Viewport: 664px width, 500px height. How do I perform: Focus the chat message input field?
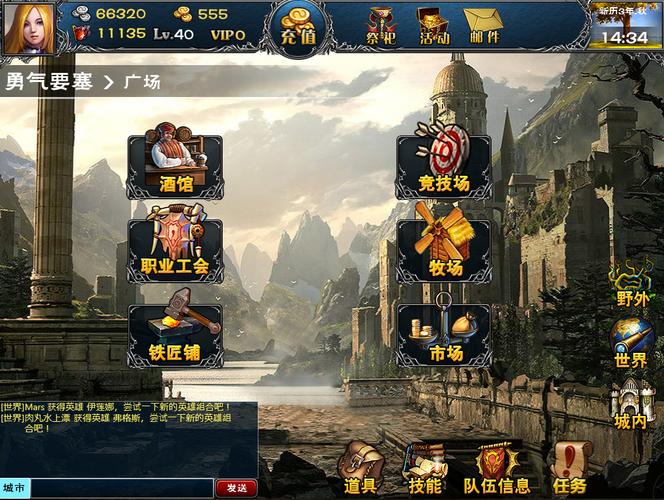click(122, 488)
